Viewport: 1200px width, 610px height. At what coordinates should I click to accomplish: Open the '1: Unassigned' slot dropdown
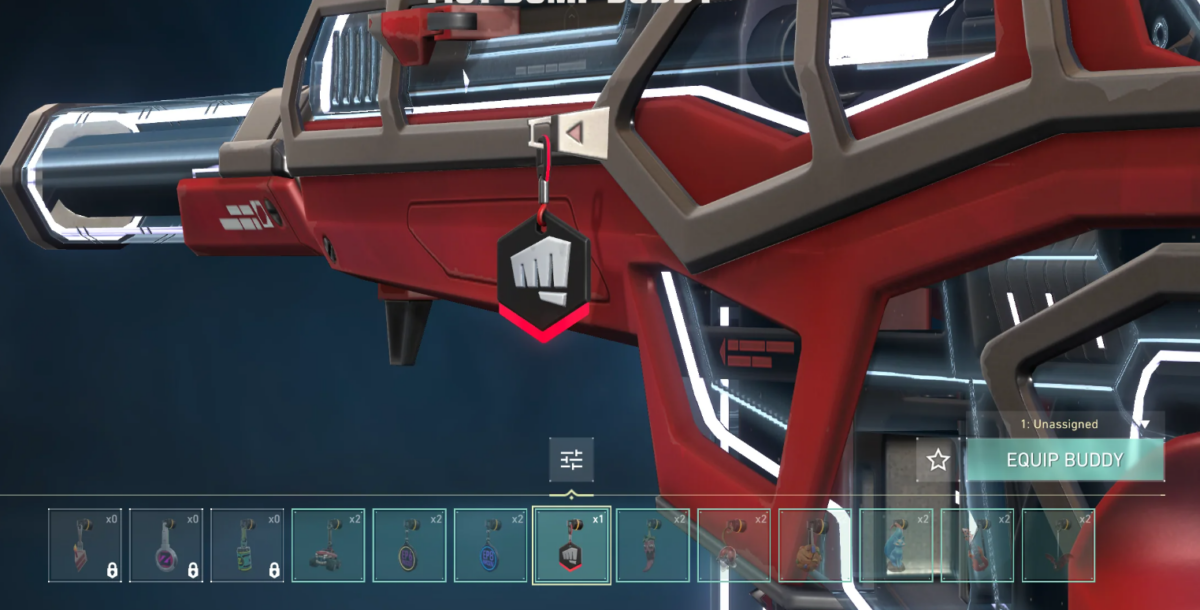(1064, 424)
